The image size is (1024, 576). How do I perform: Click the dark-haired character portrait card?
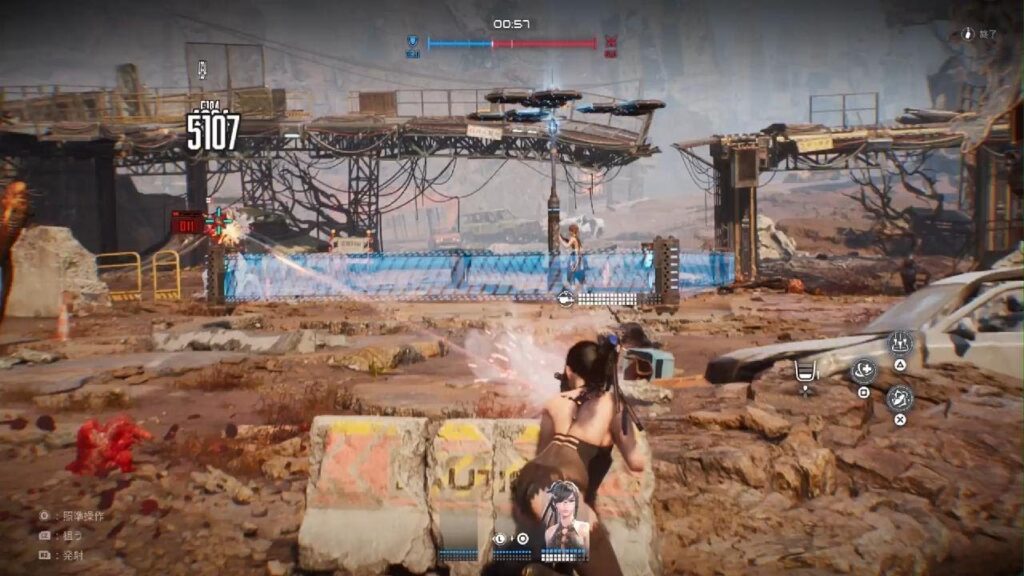pyautogui.click(x=565, y=513)
